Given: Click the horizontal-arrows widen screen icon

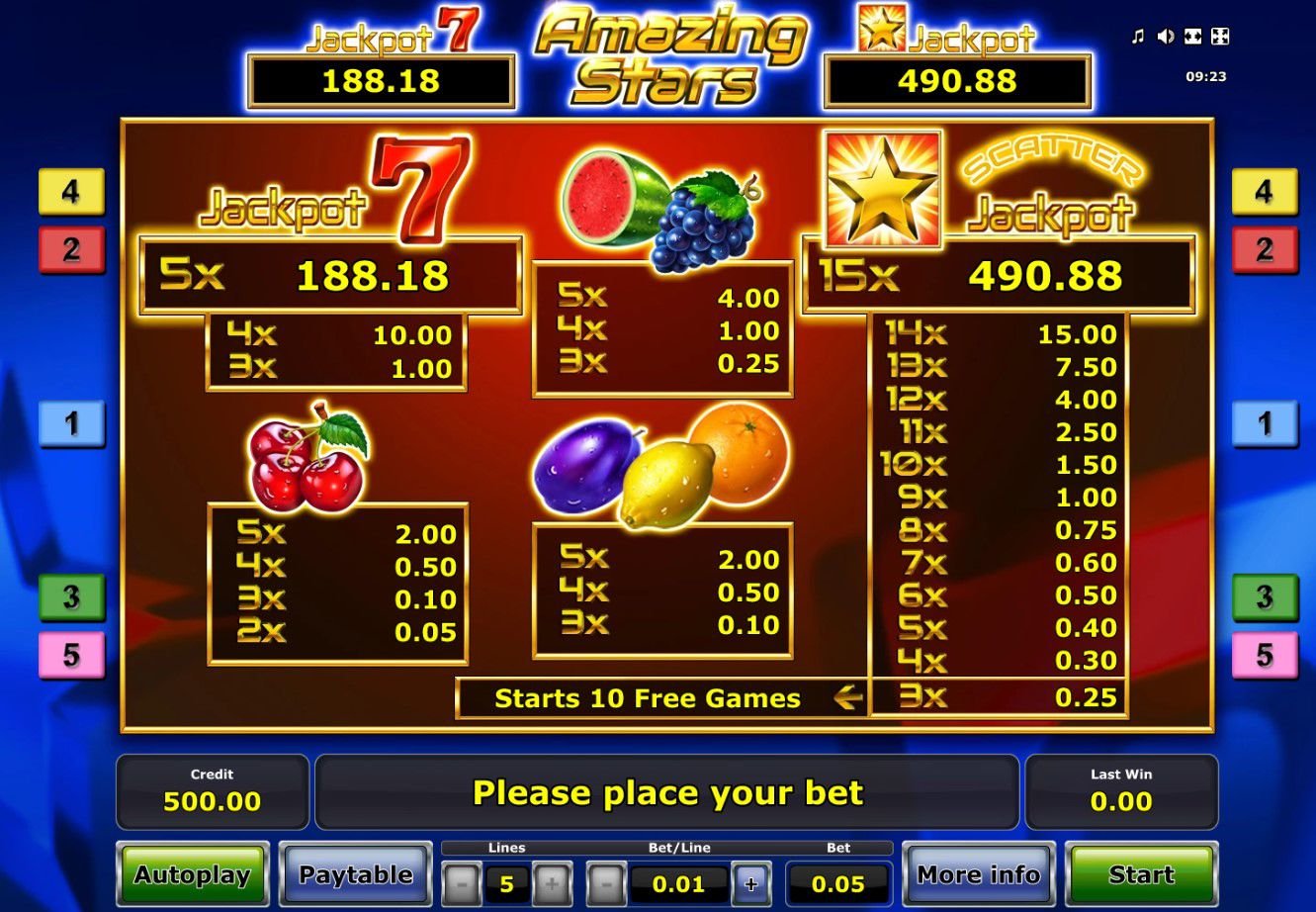Looking at the screenshot, I should point(1192,37).
